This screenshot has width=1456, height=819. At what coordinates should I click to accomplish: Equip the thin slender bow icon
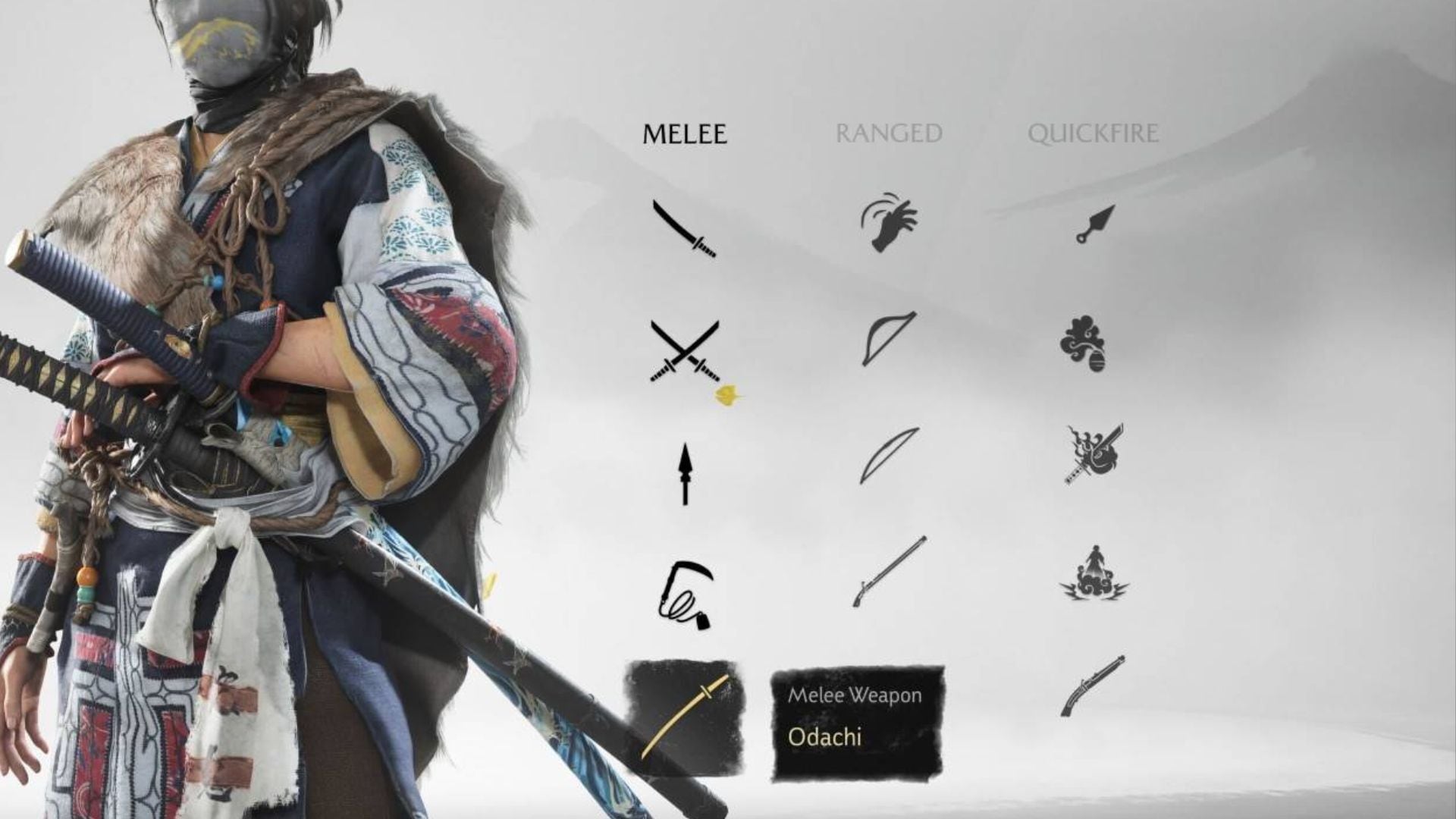(889, 455)
